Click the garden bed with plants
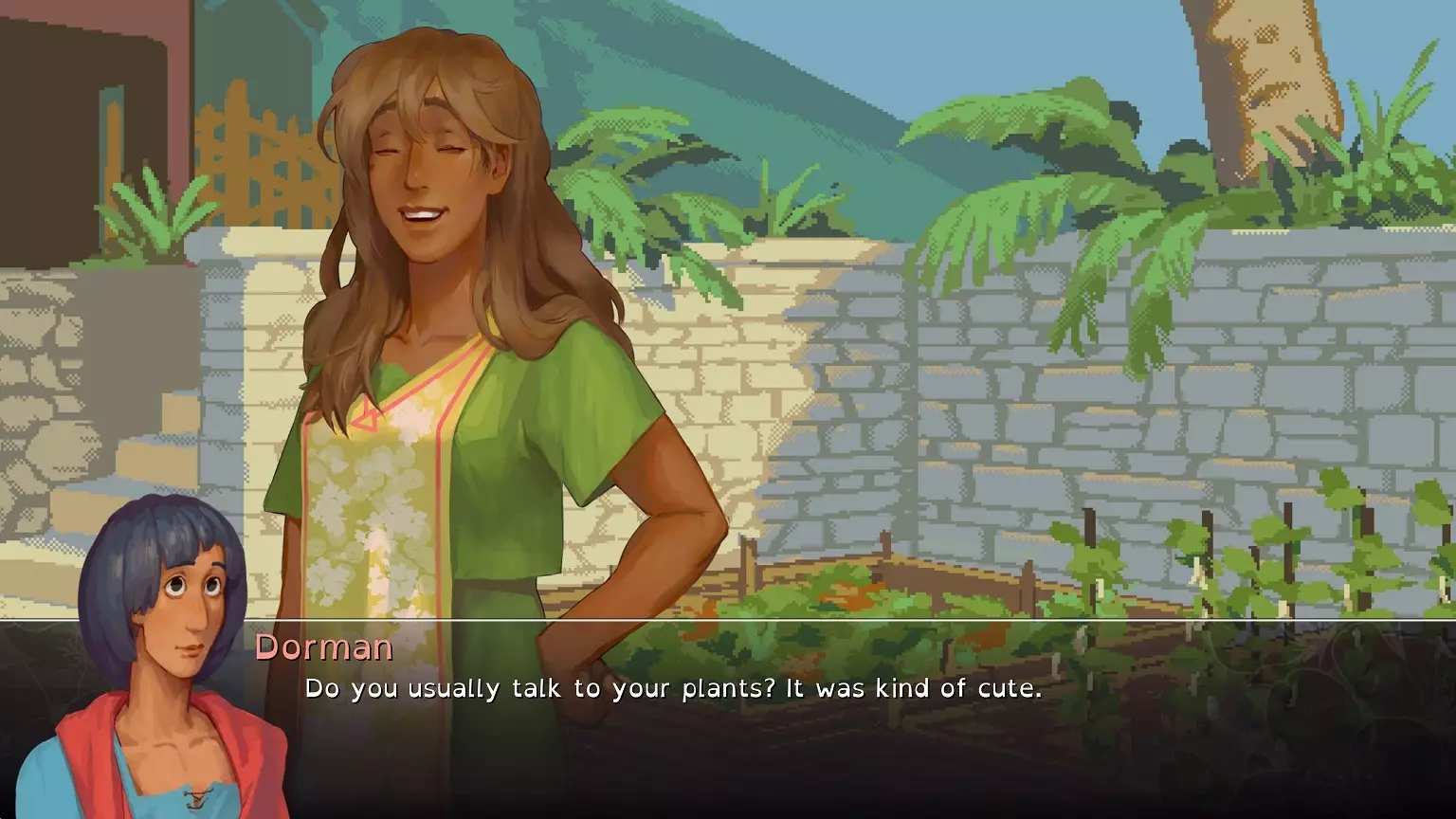 (901, 588)
